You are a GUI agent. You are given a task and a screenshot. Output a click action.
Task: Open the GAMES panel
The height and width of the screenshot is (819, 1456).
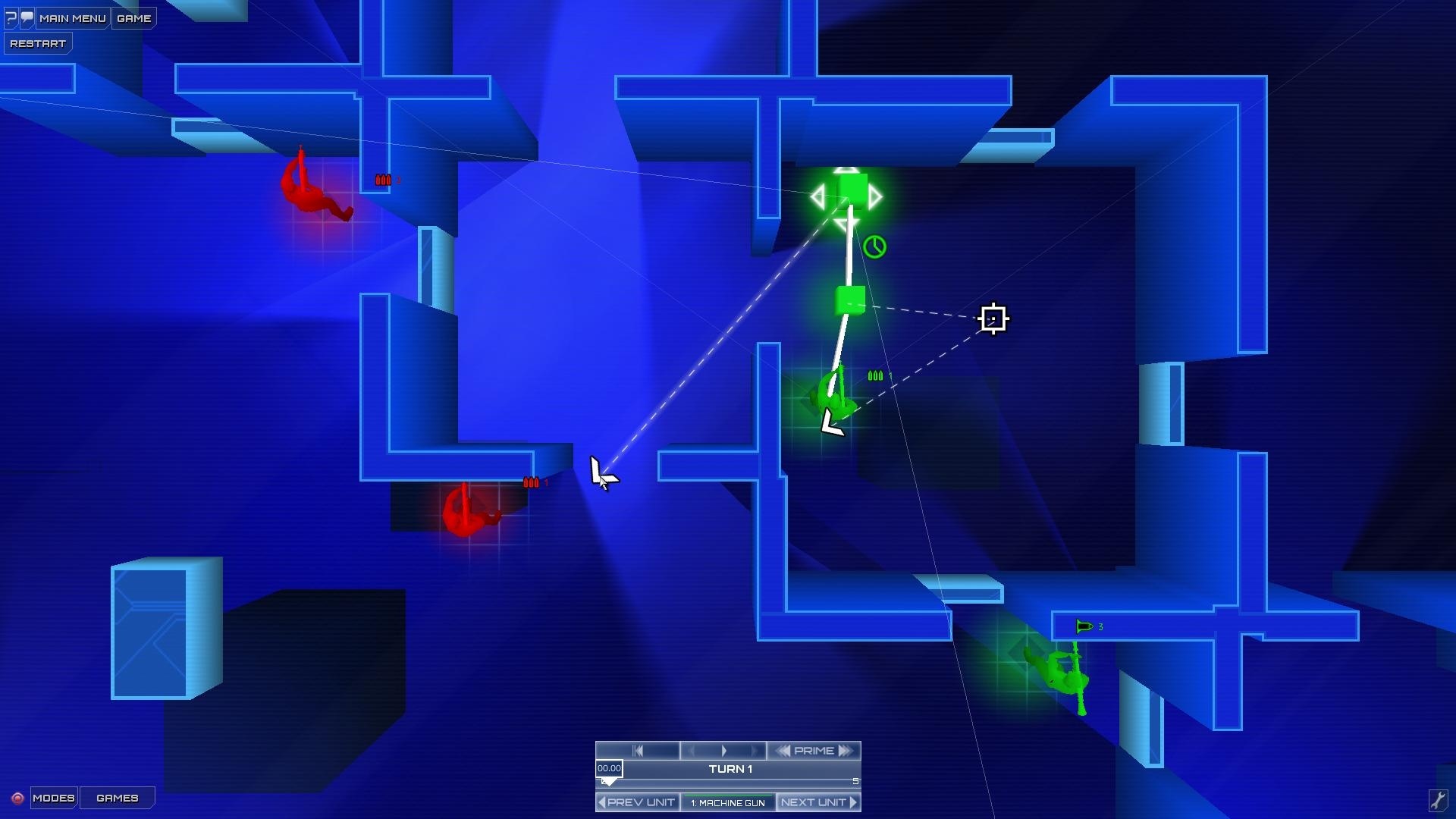coord(117,798)
